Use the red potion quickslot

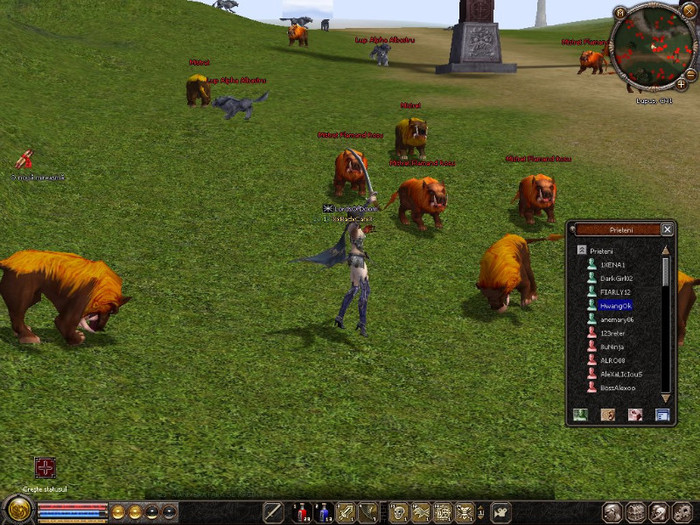pos(301,513)
